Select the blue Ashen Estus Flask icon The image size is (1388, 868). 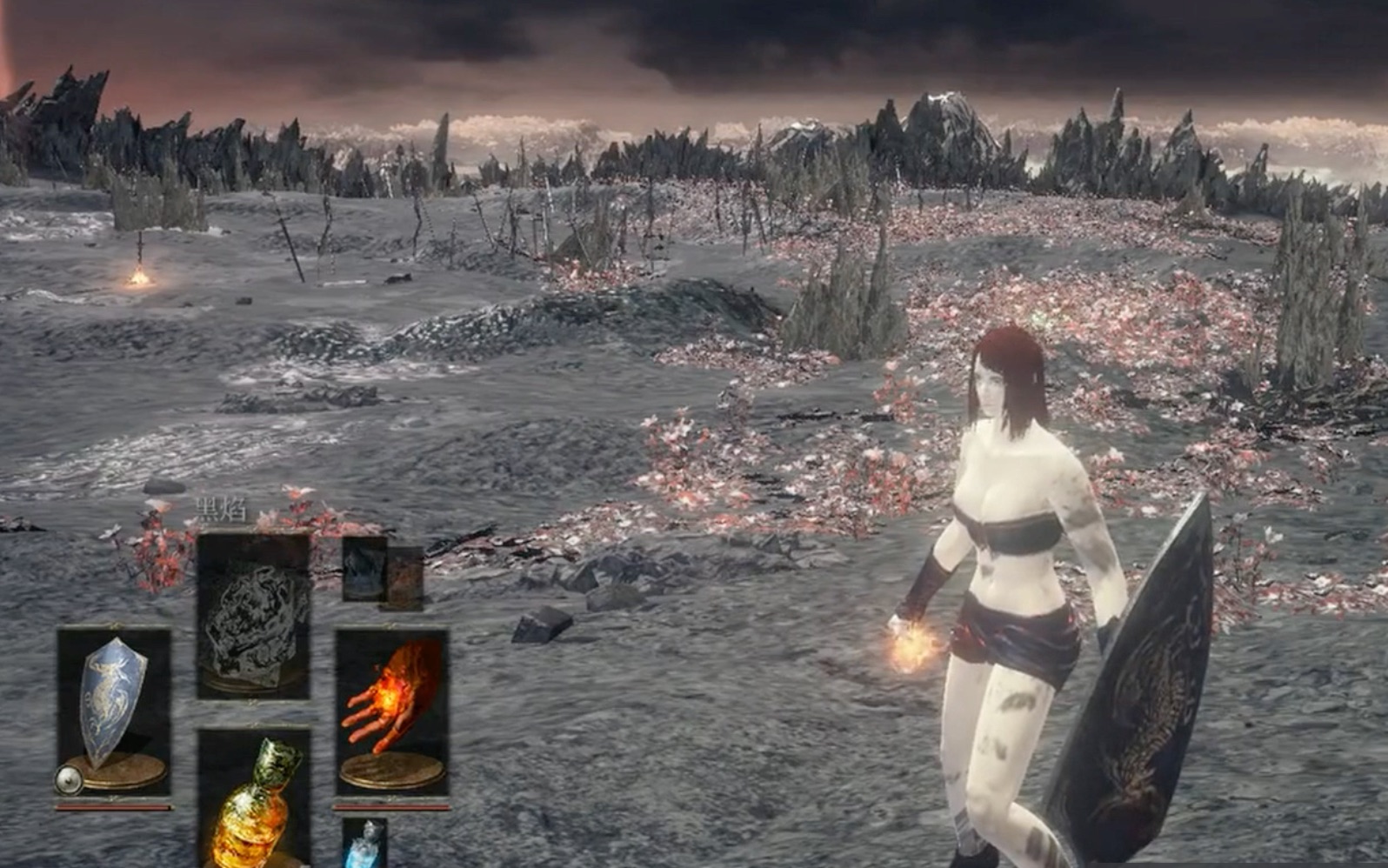pos(365,844)
